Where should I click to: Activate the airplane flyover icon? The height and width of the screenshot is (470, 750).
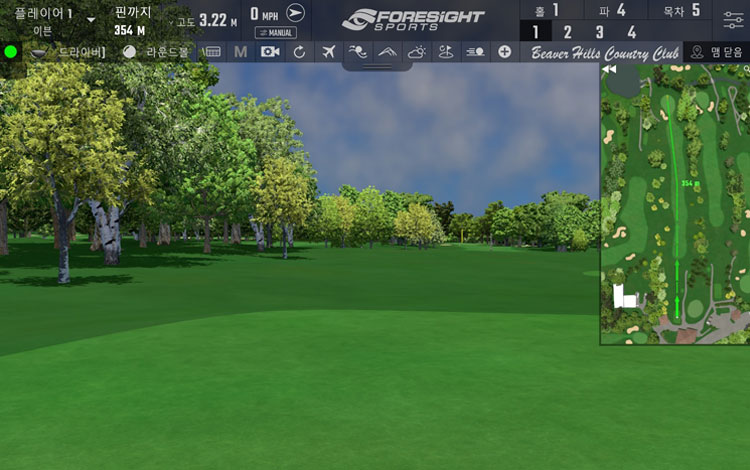click(x=329, y=51)
